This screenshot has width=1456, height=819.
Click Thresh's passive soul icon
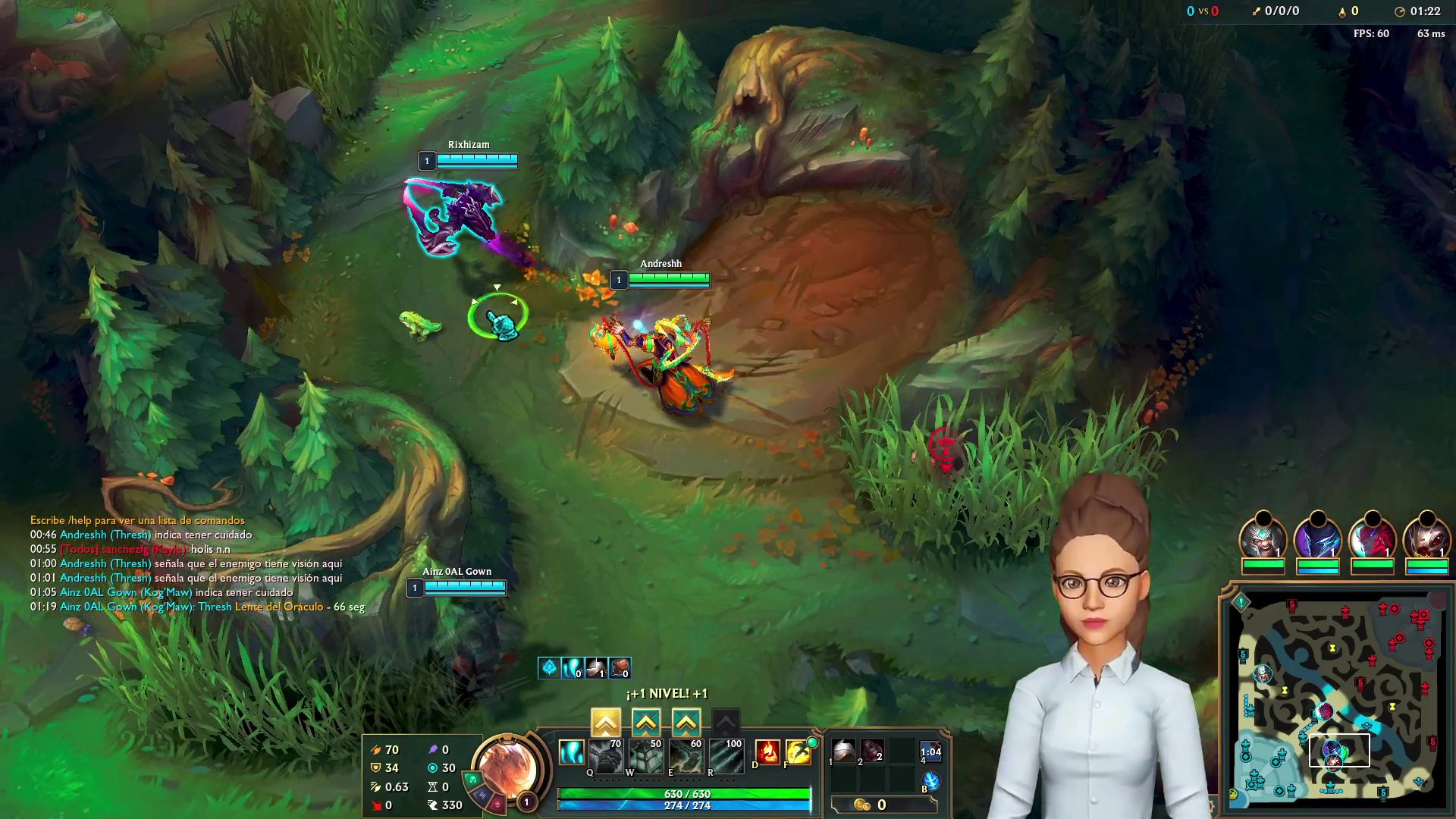[x=572, y=752]
